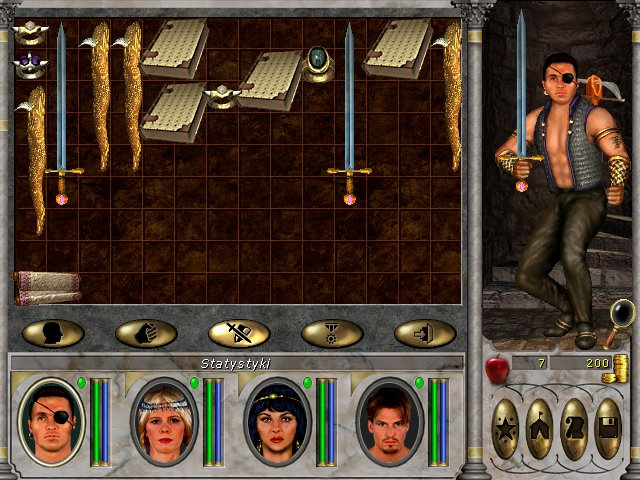Screen dimensions: 640x480
Task: Select the eye-patch man portrait
Action: (x=52, y=421)
